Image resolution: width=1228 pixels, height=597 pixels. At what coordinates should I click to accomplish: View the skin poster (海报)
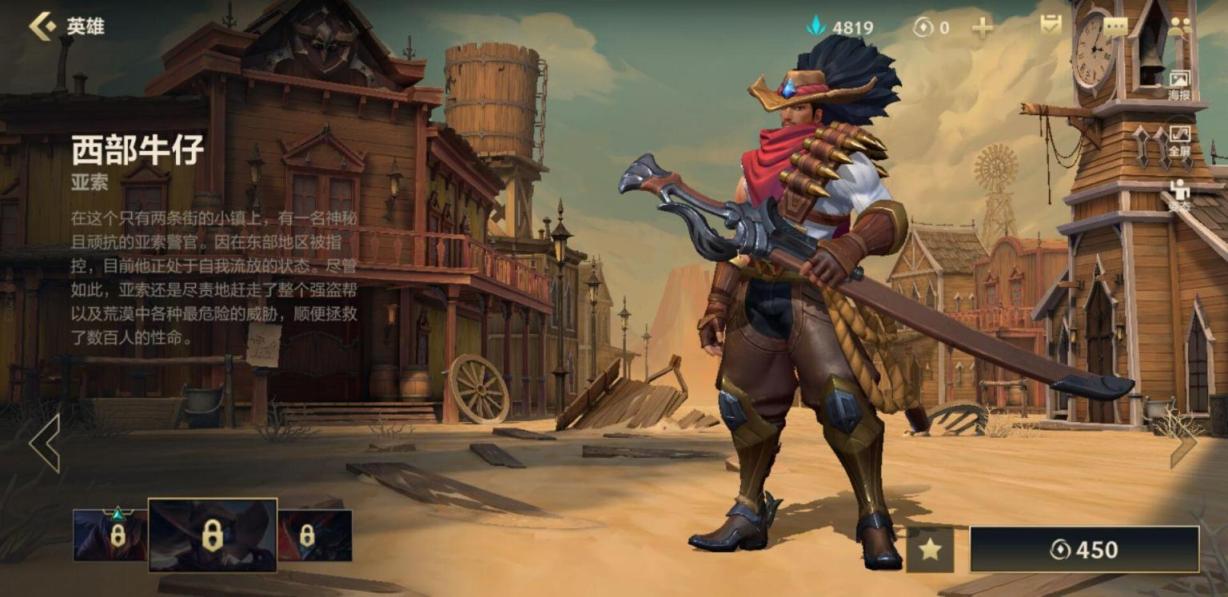[x=1179, y=84]
